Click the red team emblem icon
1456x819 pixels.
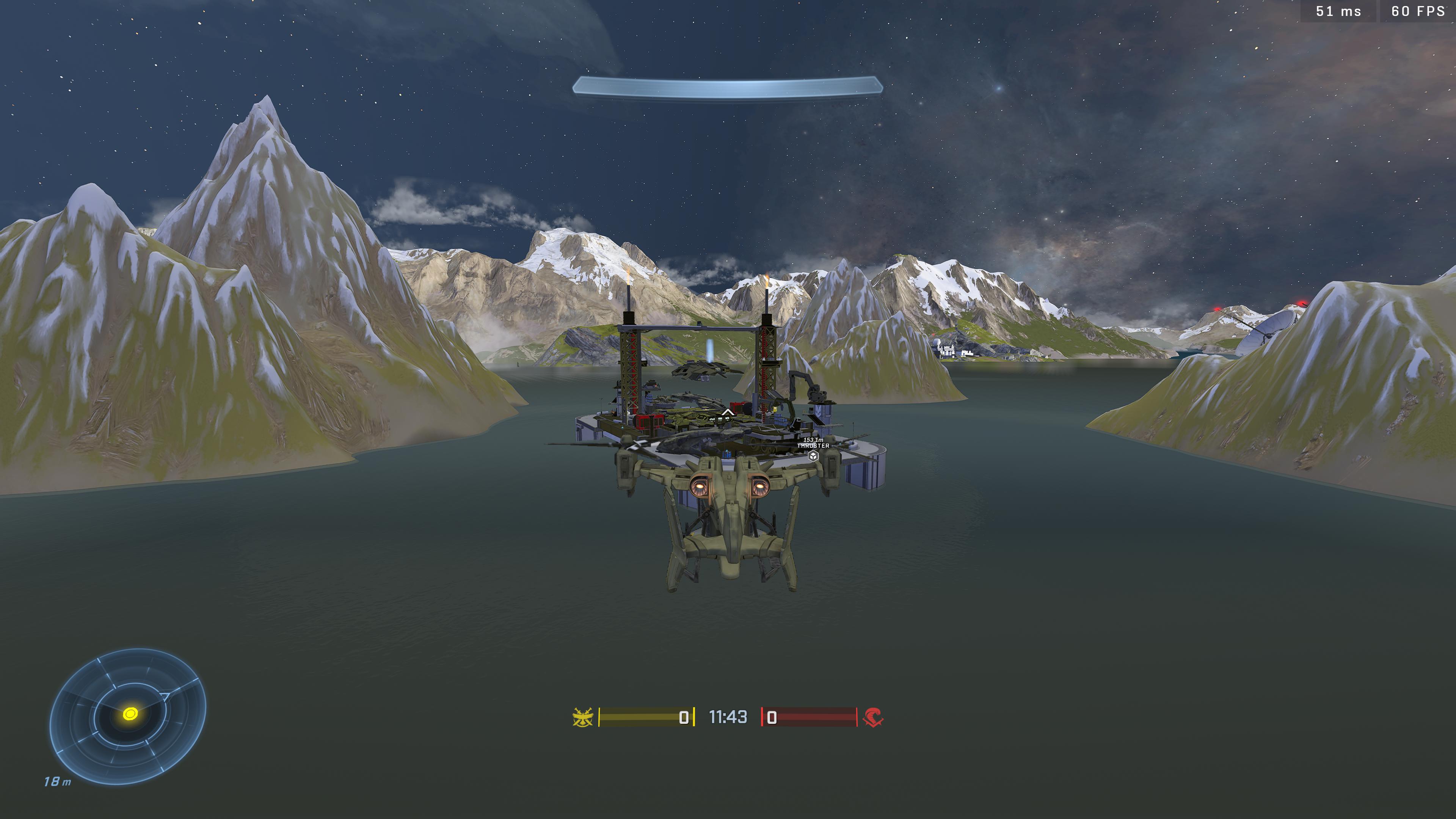point(873,717)
